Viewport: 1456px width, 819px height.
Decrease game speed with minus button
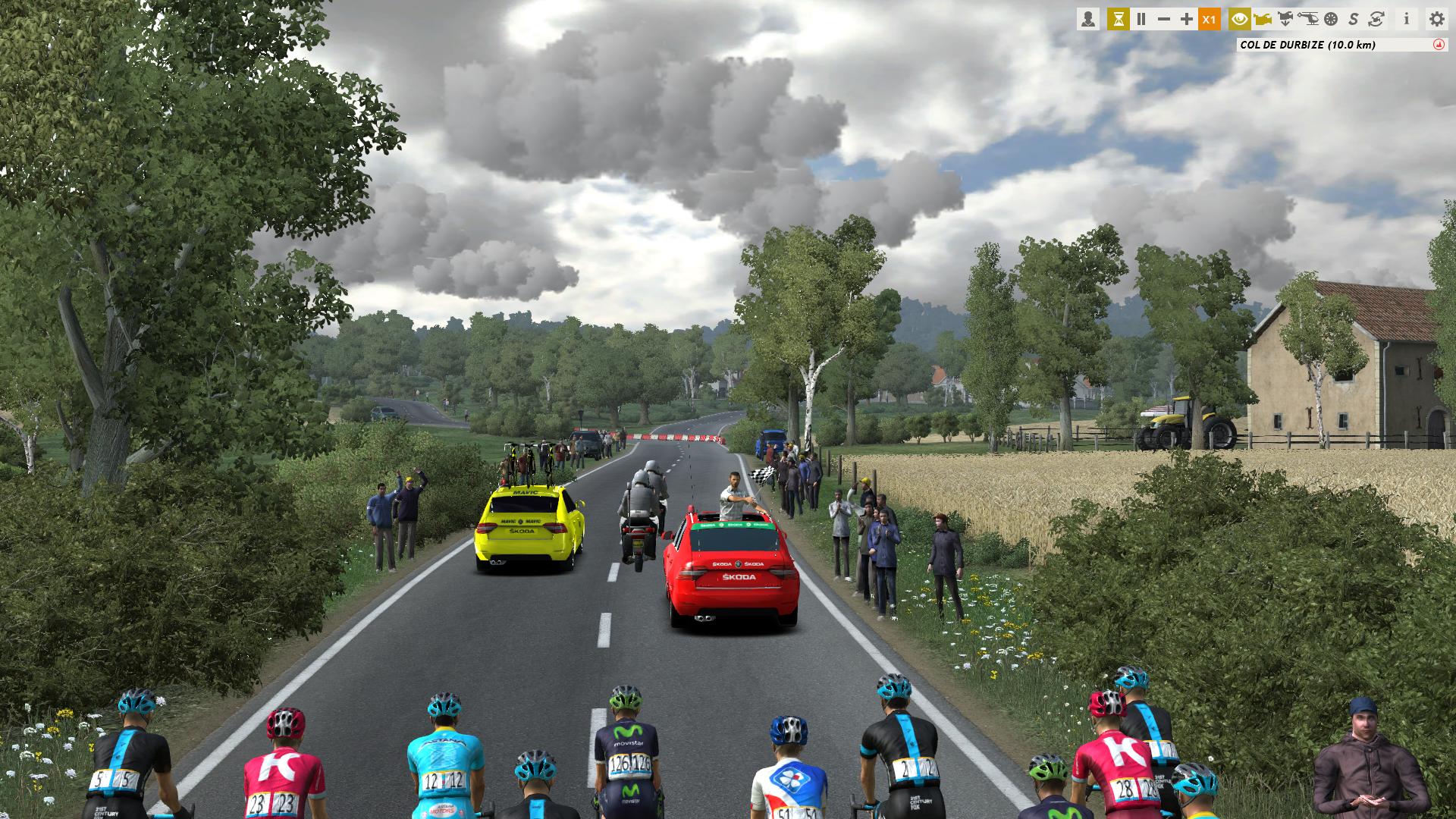pyautogui.click(x=1164, y=20)
